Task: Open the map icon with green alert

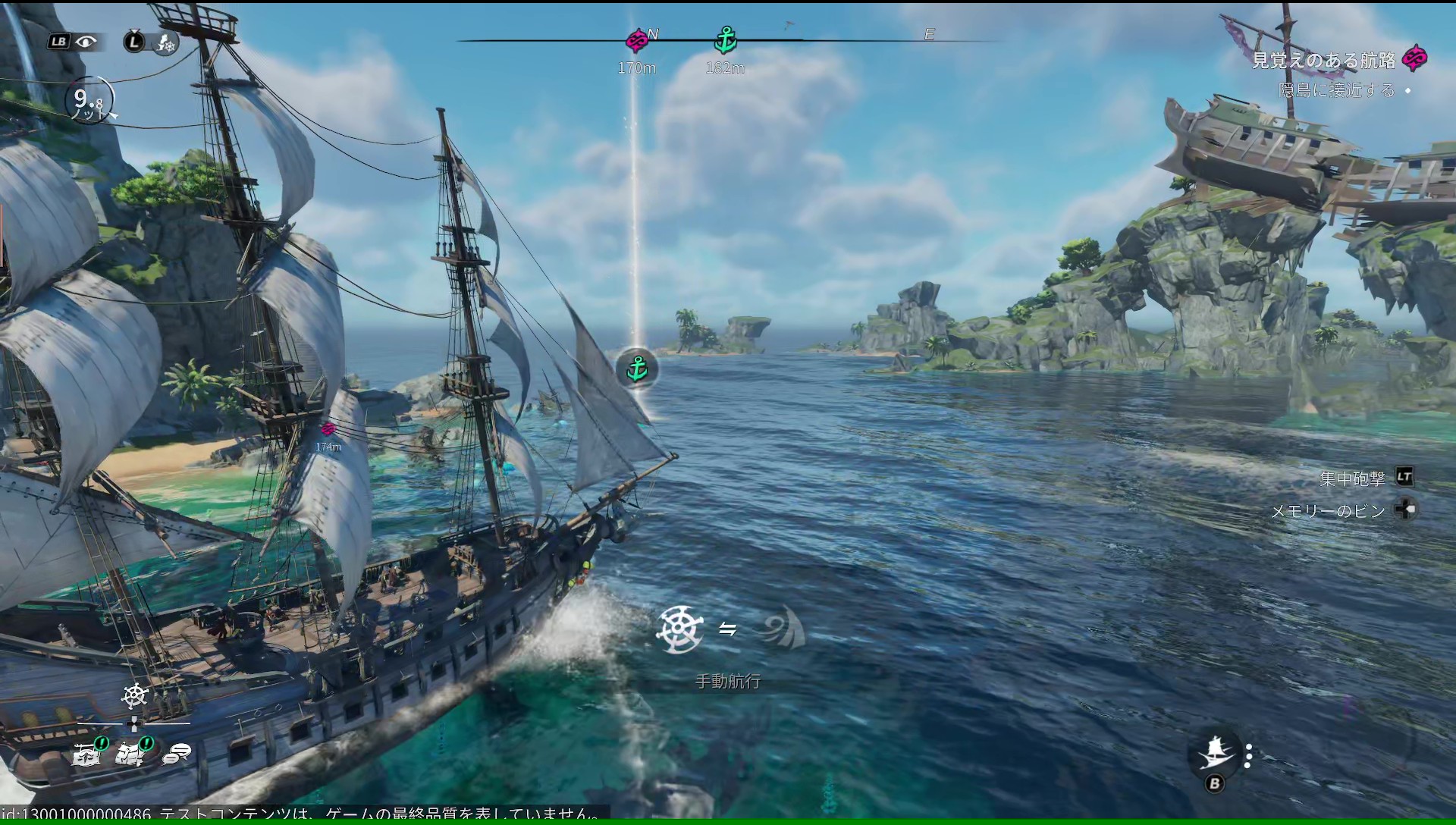Action: pos(131,753)
